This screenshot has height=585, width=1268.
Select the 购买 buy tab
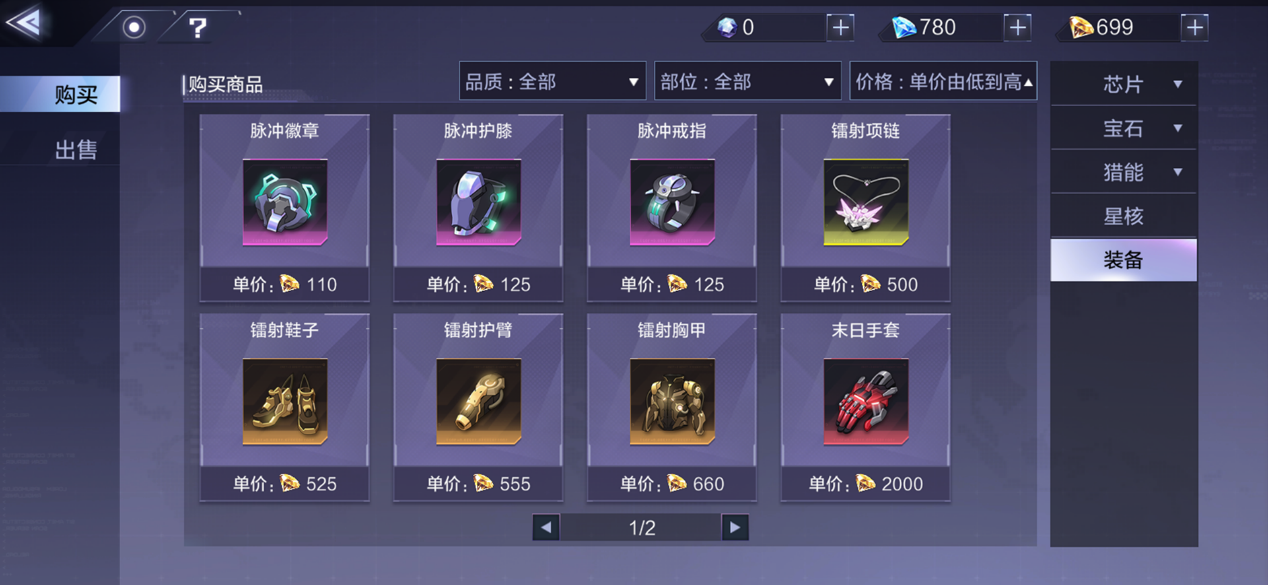tap(75, 95)
